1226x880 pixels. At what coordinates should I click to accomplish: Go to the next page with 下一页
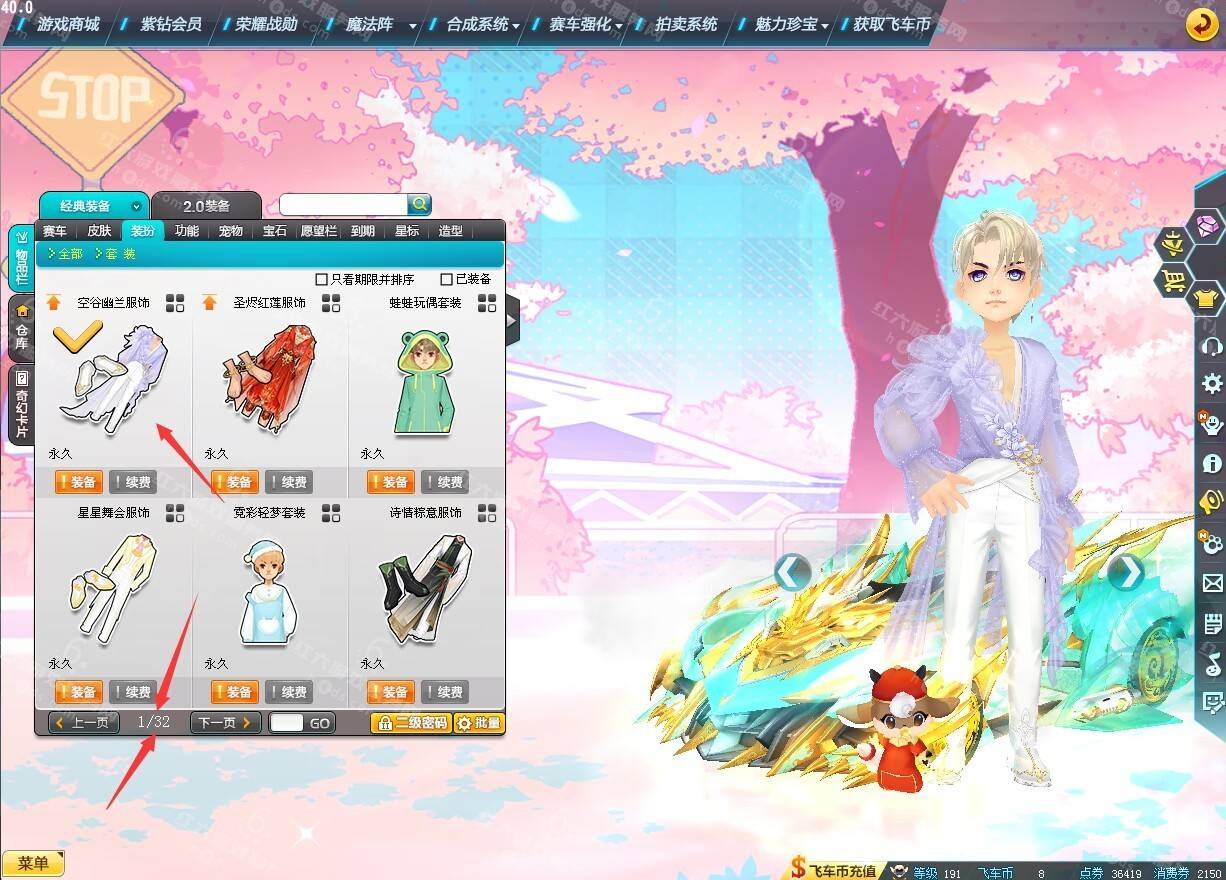pyautogui.click(x=225, y=722)
